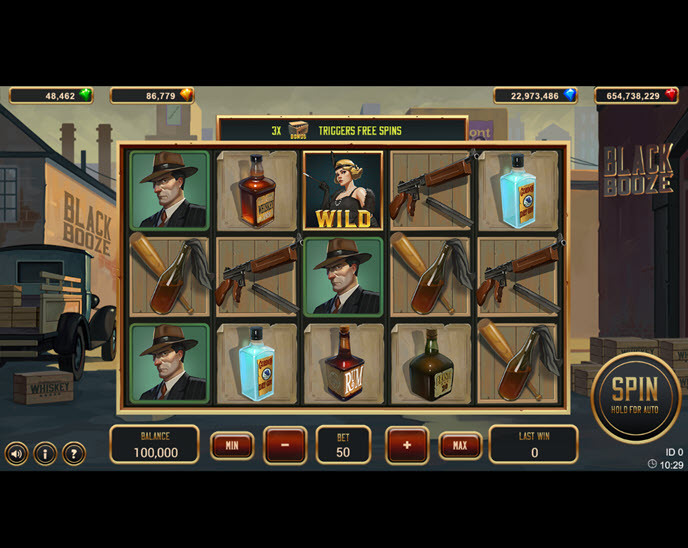Open the question mark help button

[74, 453]
